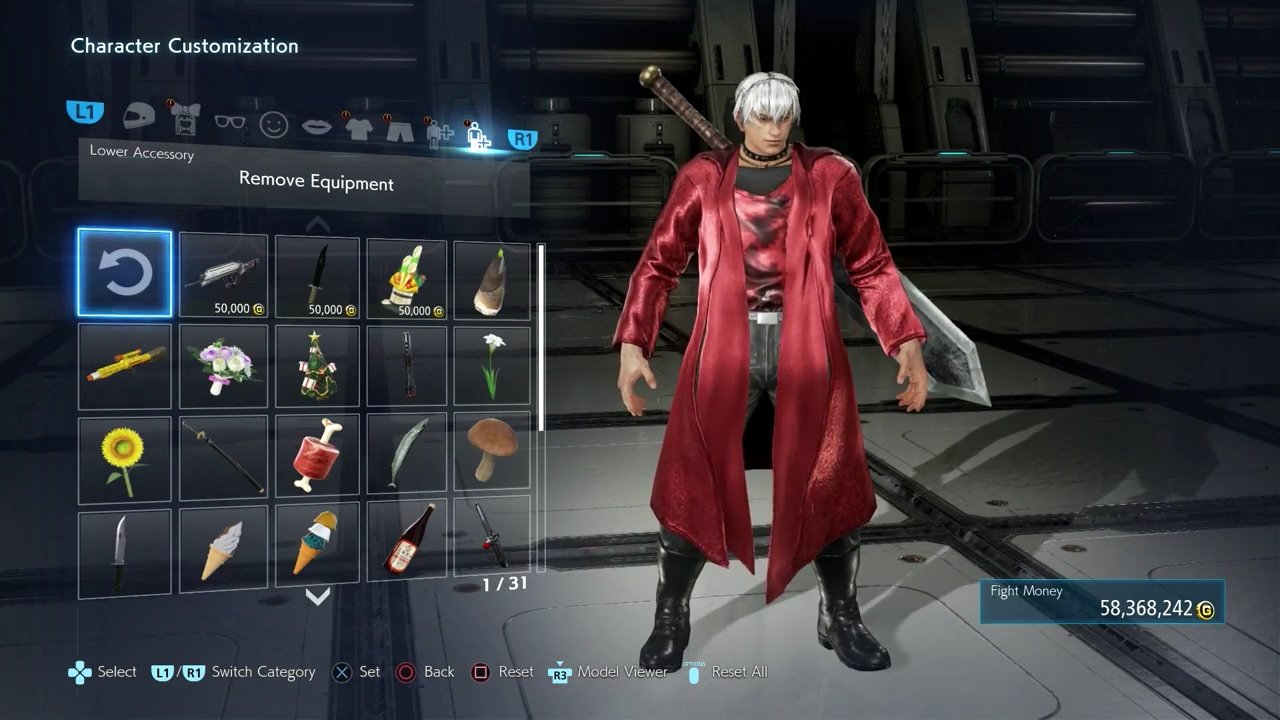
Task: Pick the triple scoop ice cream cone
Action: [x=317, y=545]
